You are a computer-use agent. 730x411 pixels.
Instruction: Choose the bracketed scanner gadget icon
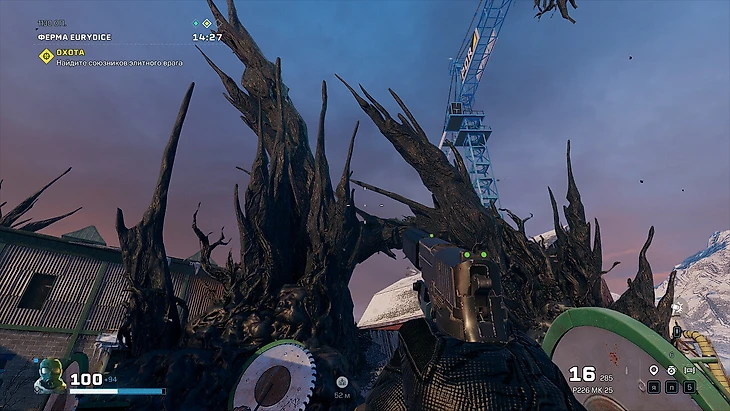click(x=691, y=370)
